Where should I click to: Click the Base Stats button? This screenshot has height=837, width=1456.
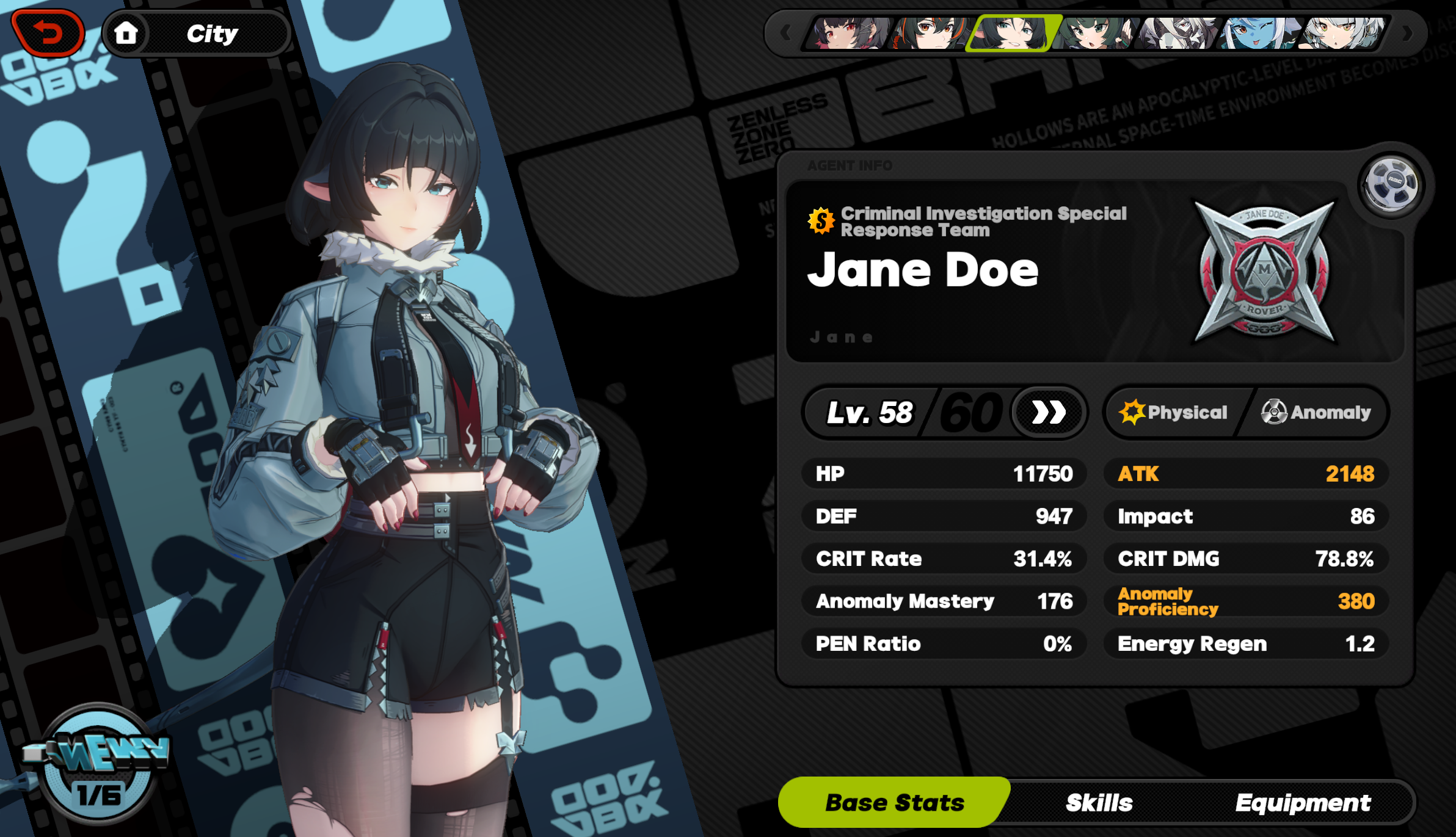[895, 803]
